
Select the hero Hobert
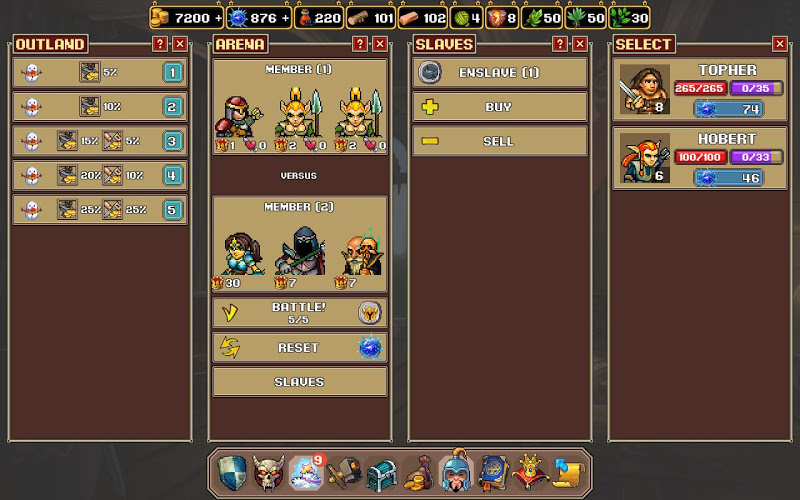tap(699, 158)
